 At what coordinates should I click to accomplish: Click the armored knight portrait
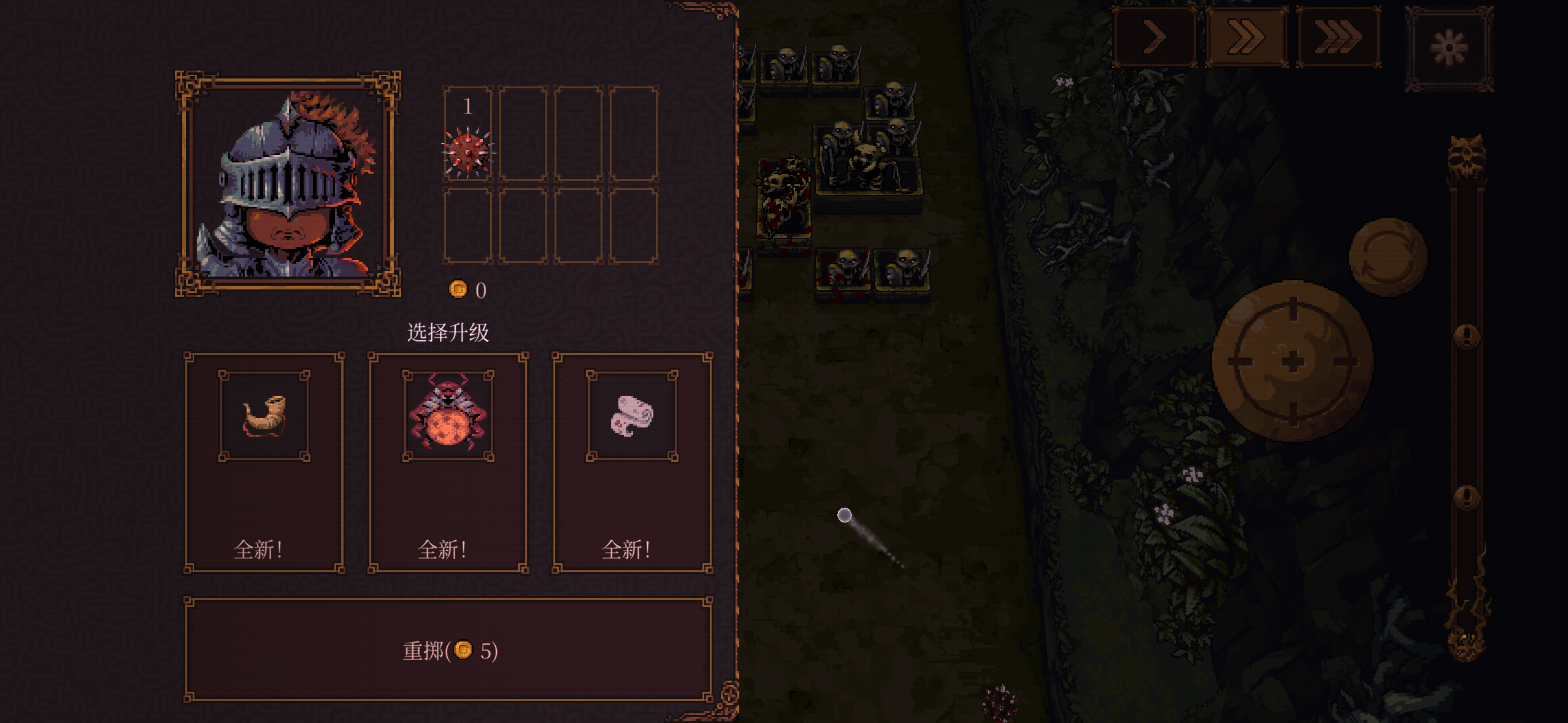coord(288,184)
